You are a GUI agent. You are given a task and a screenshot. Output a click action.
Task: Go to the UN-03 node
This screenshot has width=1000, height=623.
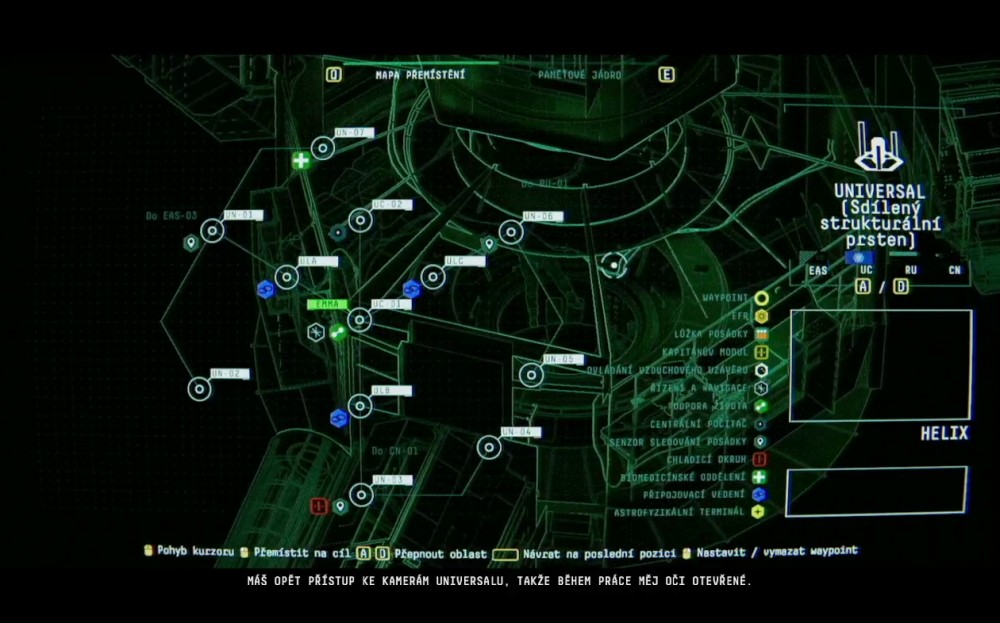tap(361, 495)
